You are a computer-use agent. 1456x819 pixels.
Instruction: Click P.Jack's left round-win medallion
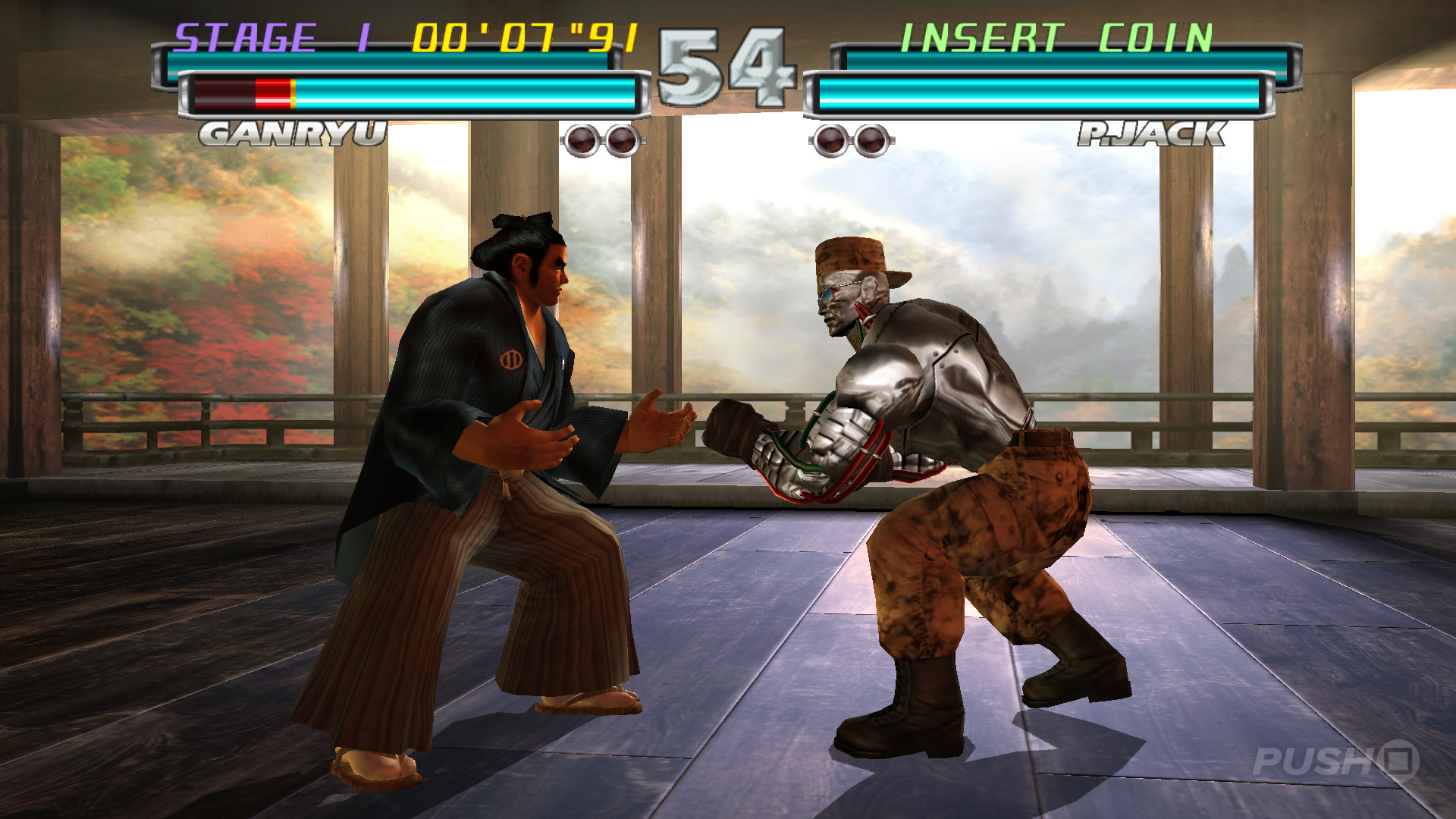[x=830, y=141]
